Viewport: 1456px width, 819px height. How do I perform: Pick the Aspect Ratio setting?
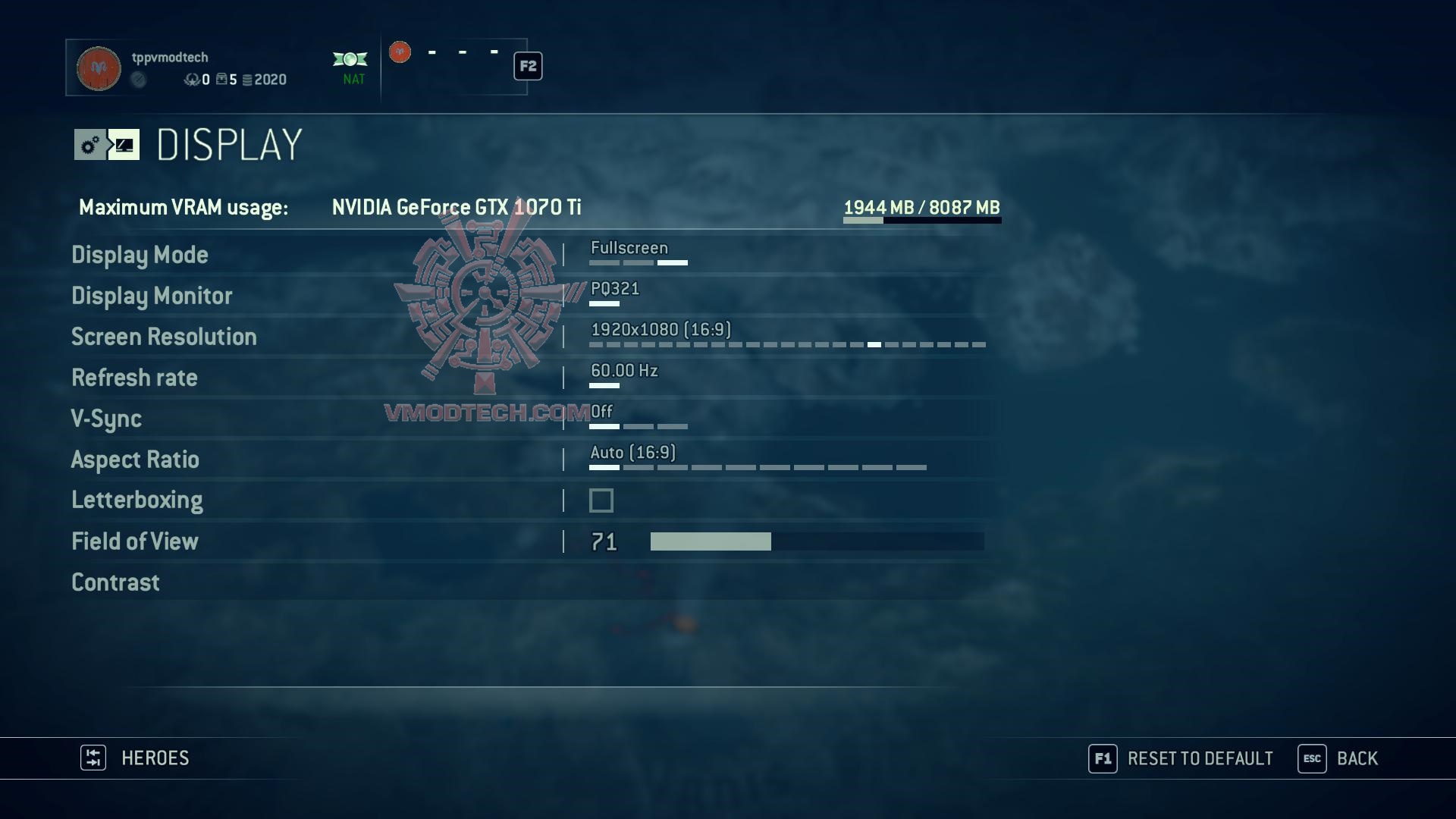click(135, 460)
